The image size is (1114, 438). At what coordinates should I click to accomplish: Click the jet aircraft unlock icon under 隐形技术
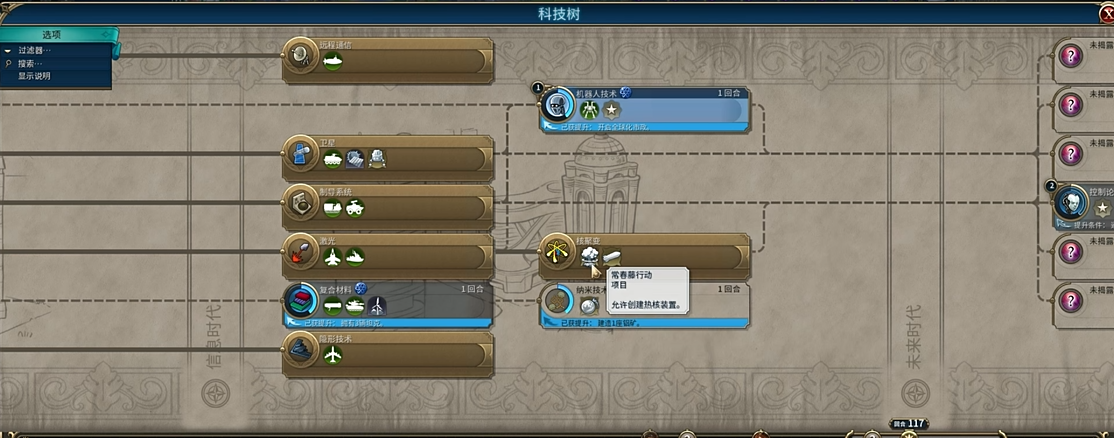click(333, 356)
